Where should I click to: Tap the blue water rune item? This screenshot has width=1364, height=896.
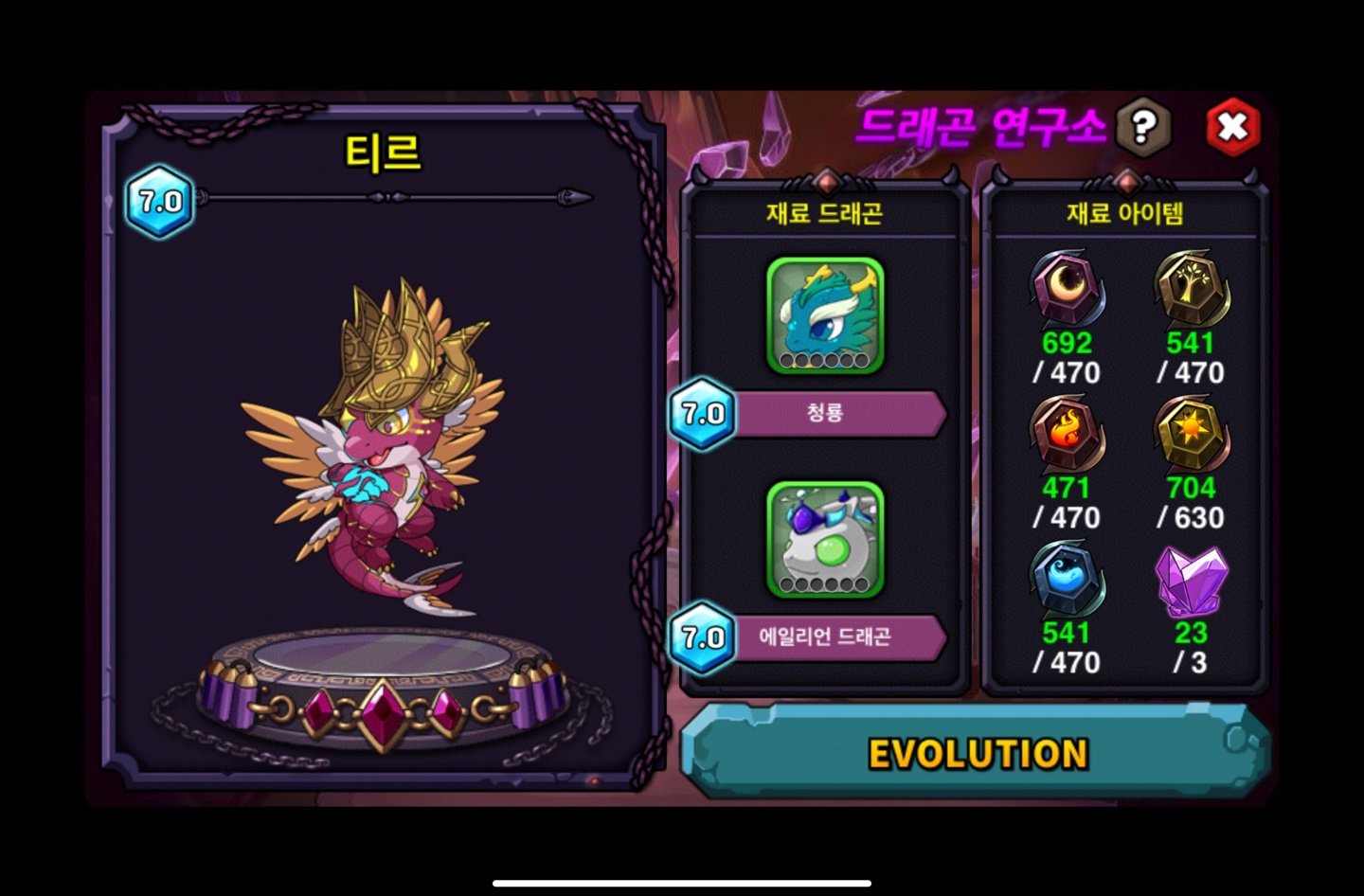(x=1067, y=581)
